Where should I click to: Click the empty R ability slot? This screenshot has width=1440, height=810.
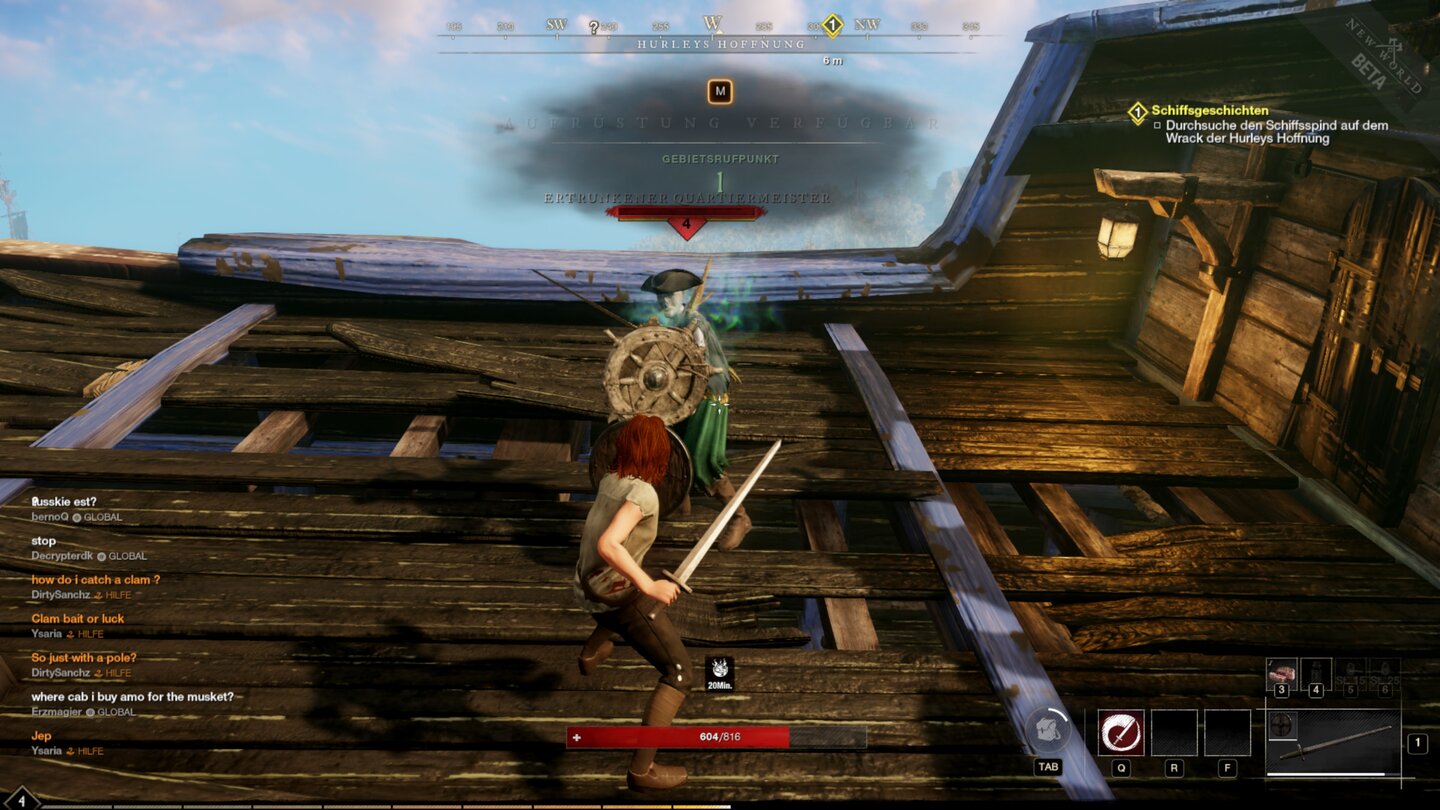tap(1174, 731)
